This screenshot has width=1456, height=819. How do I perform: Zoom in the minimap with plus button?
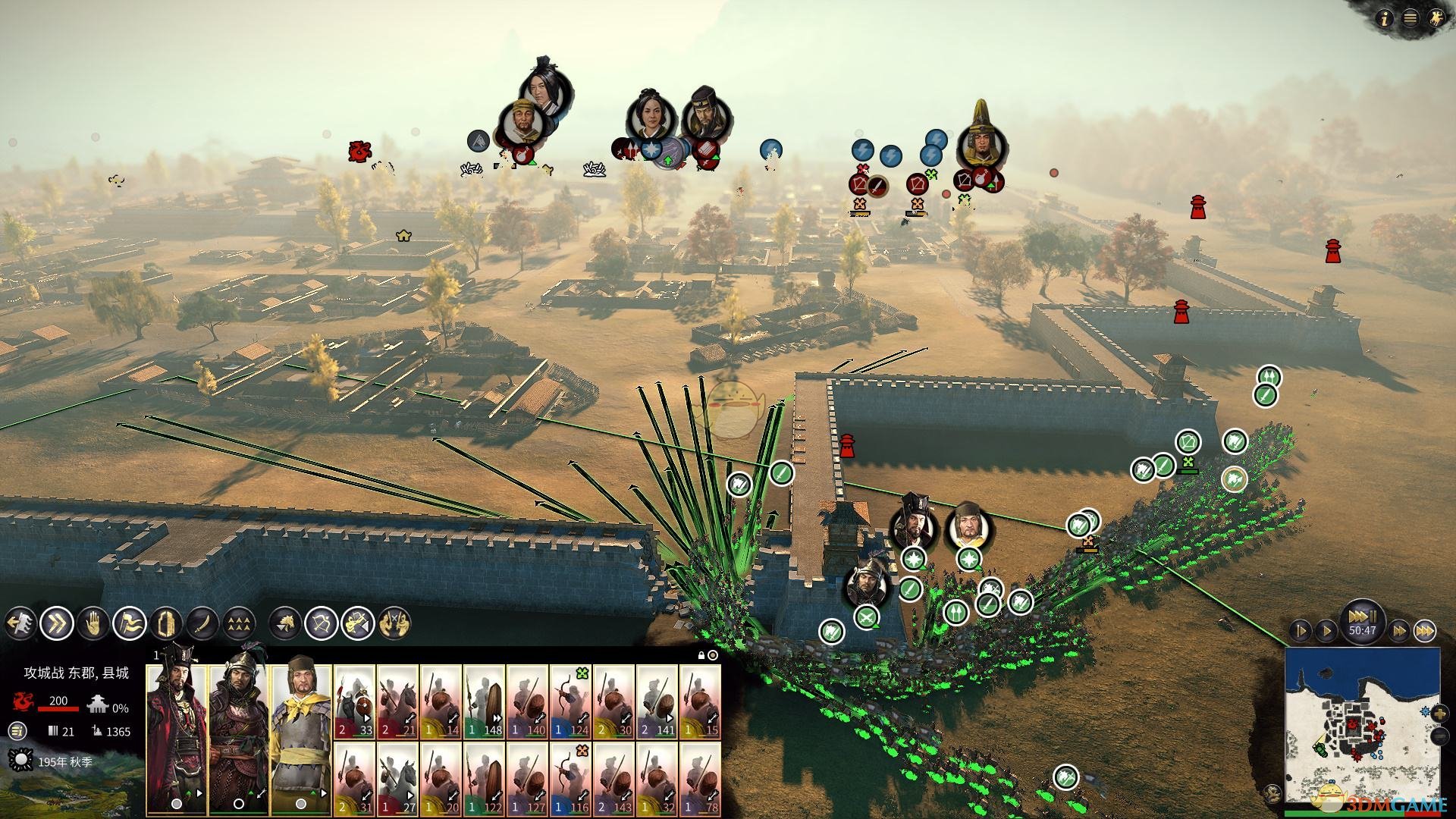(1440, 714)
